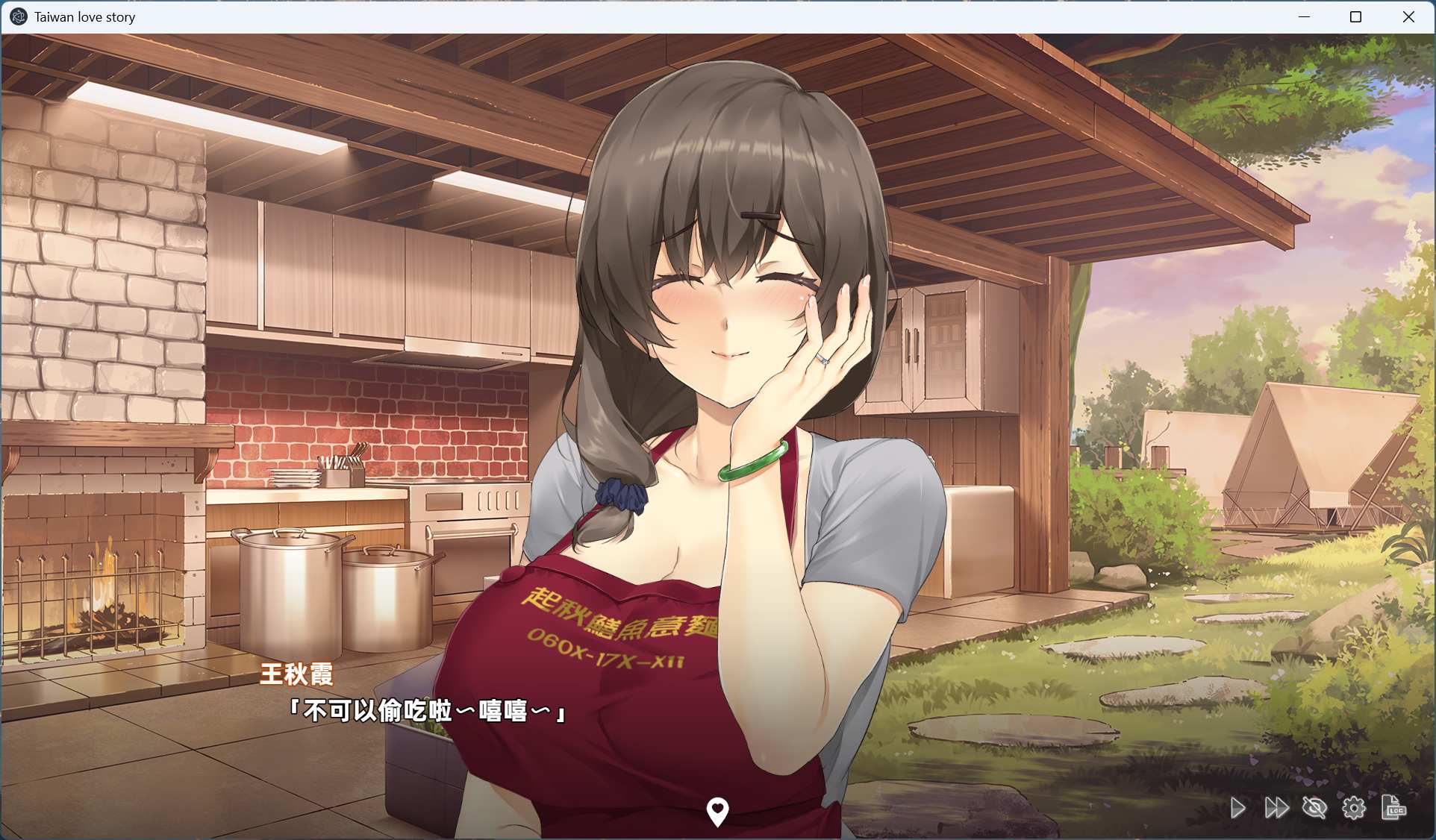1436x840 pixels.
Task: Select the heart-shaped location pin icon
Action: 717,811
